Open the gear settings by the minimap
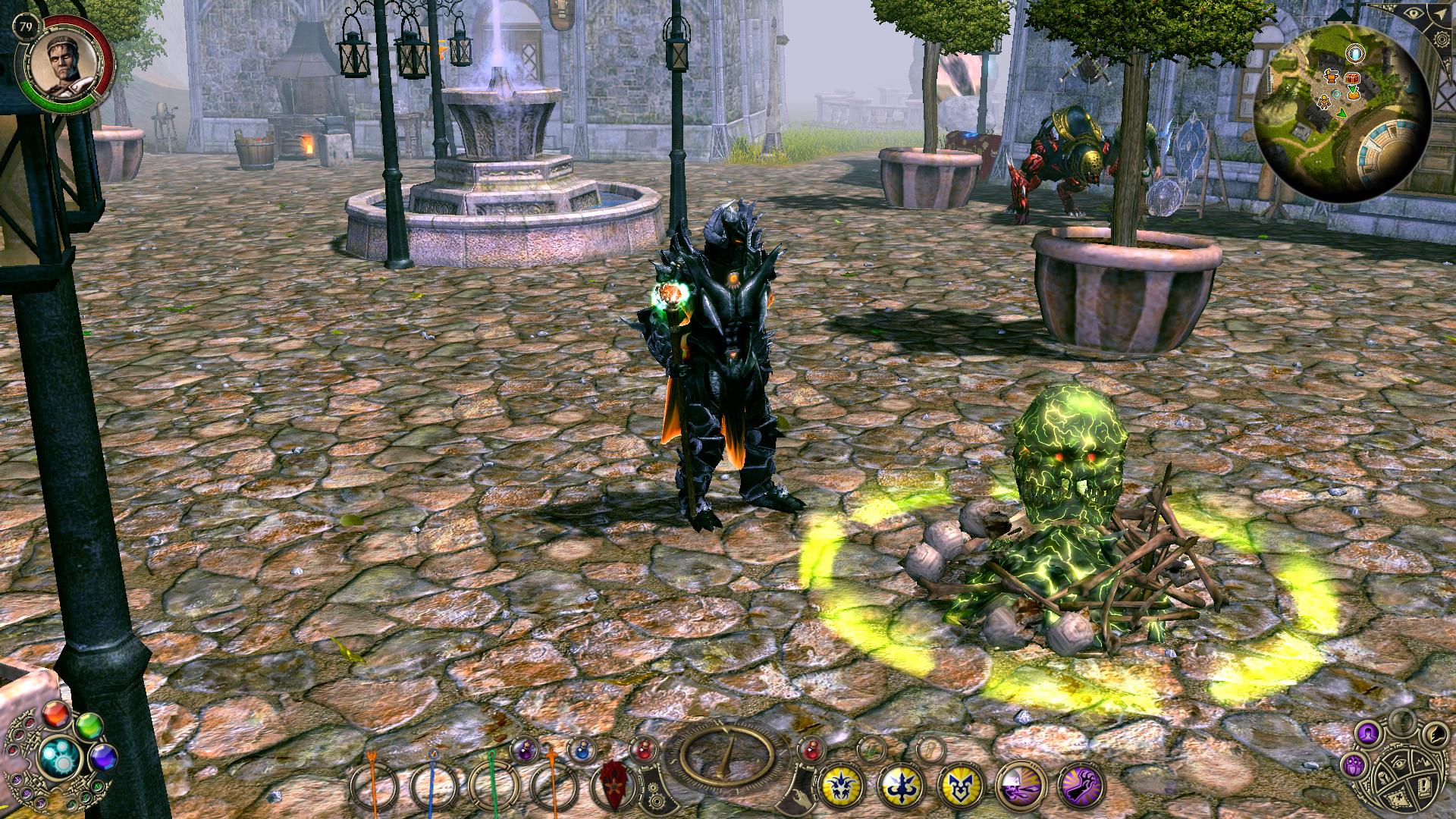This screenshot has height=819, width=1456. (x=1440, y=38)
